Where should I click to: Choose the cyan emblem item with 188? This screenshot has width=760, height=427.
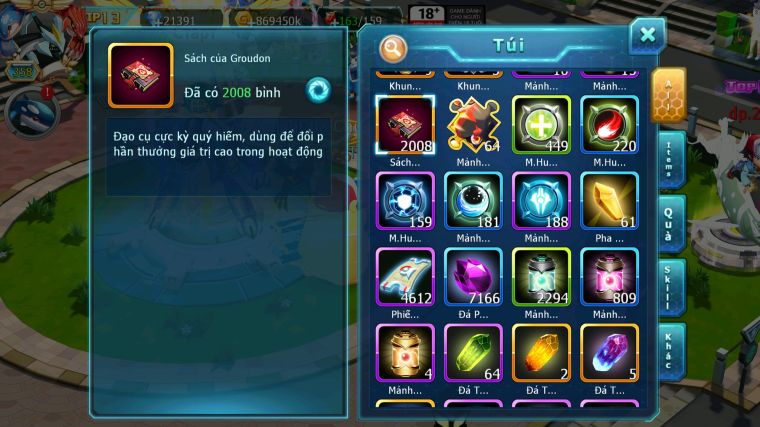(541, 201)
